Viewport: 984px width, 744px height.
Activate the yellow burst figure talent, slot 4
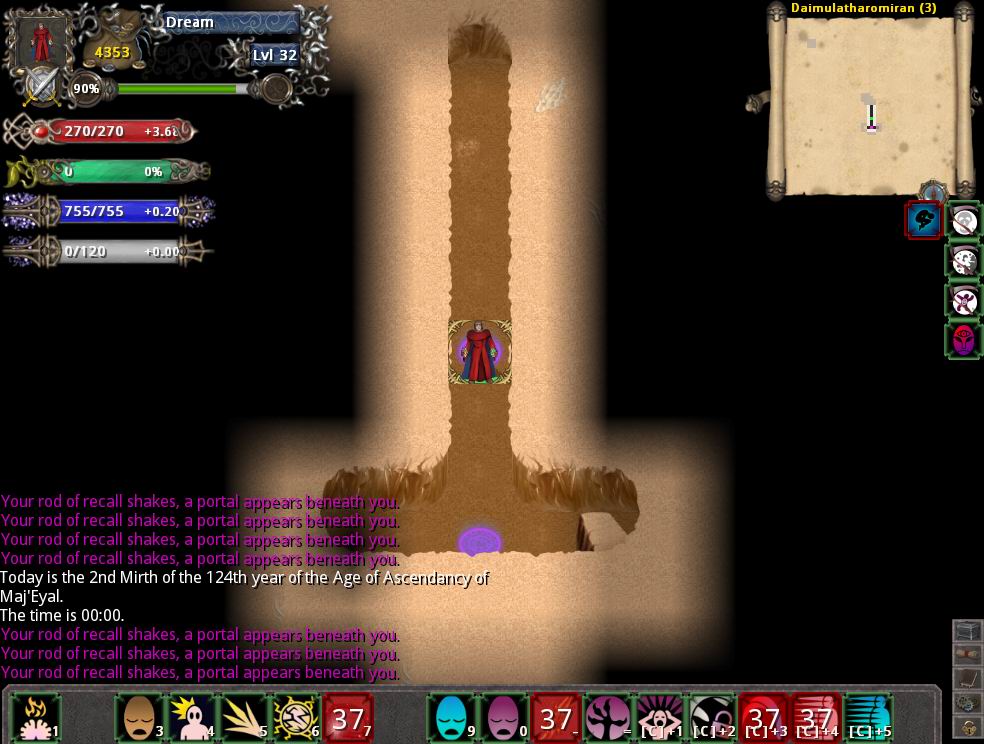(x=193, y=718)
